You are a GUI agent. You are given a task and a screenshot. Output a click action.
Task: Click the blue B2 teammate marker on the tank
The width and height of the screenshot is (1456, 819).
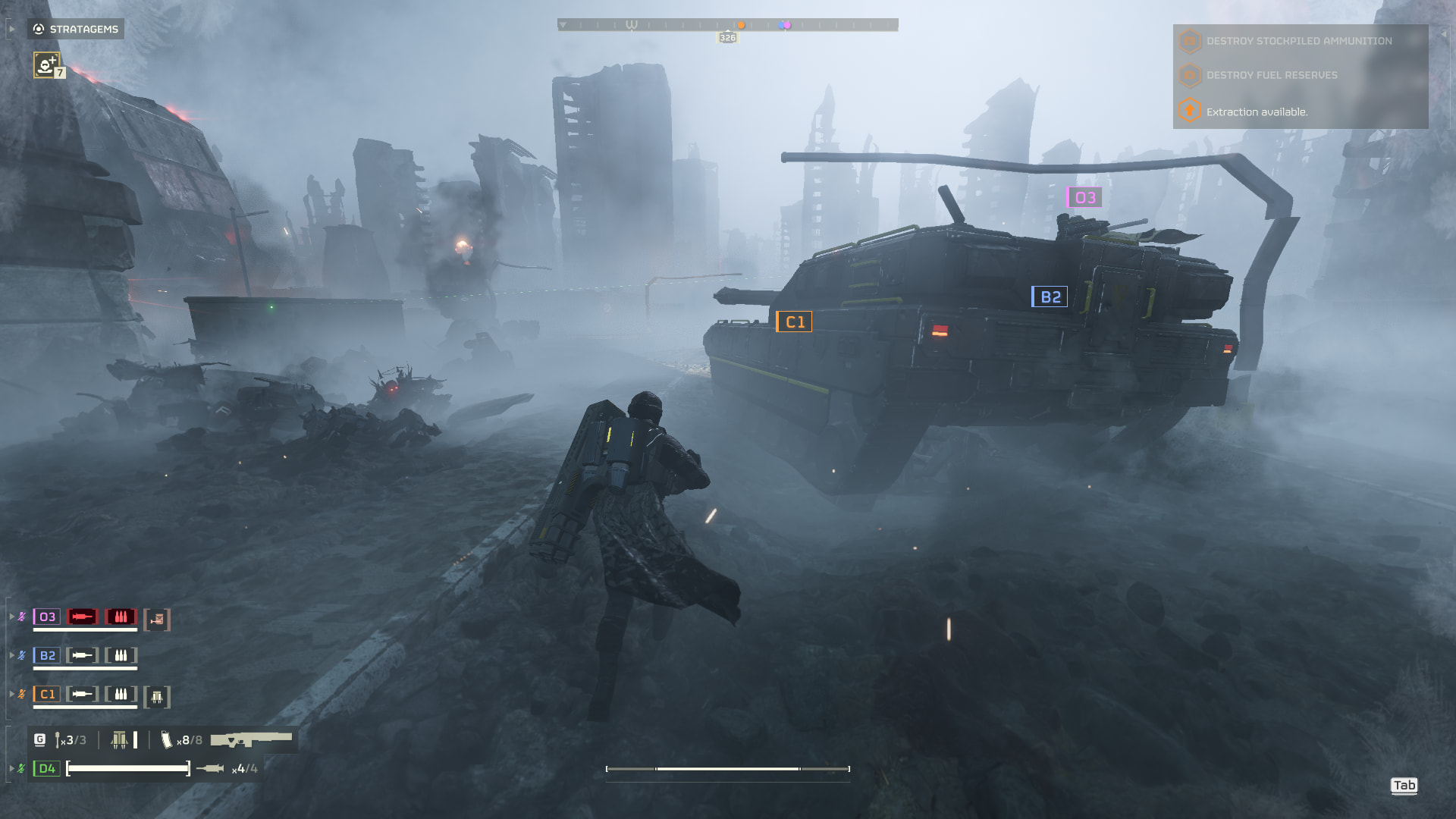[x=1050, y=297]
